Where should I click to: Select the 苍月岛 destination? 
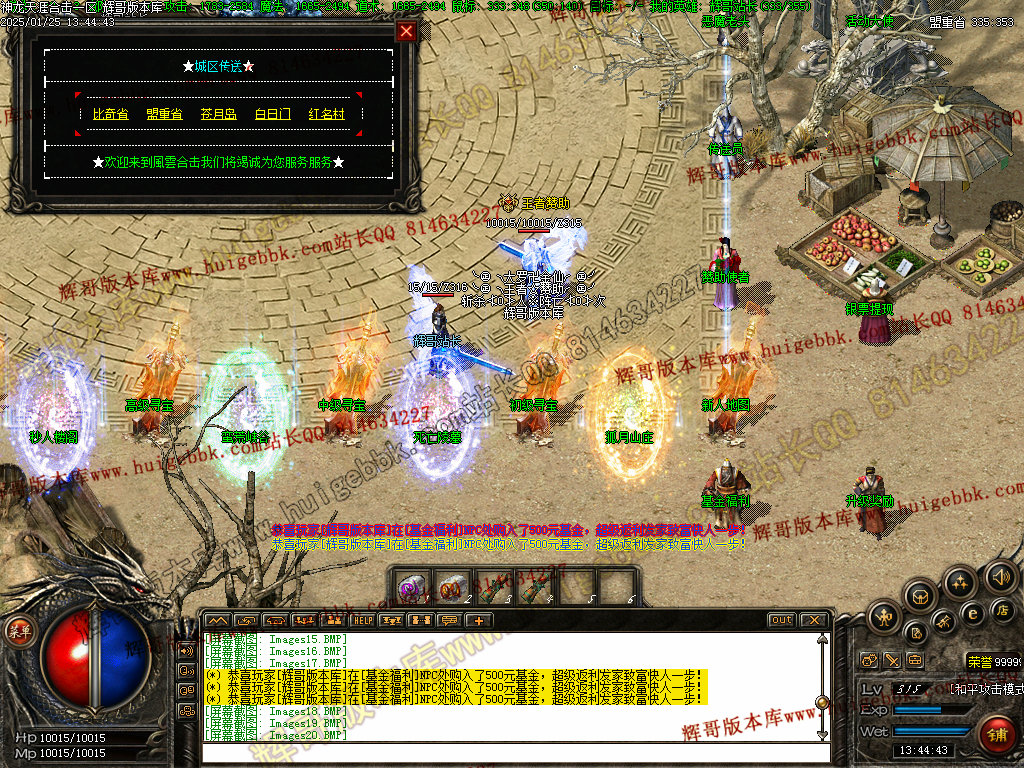tap(218, 115)
